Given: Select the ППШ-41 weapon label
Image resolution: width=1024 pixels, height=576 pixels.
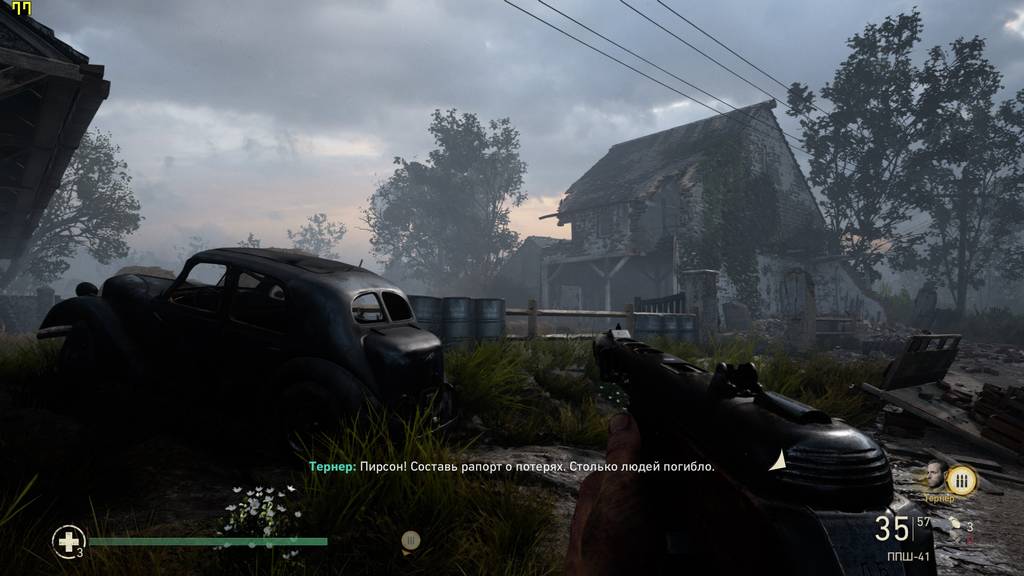Looking at the screenshot, I should point(906,557).
